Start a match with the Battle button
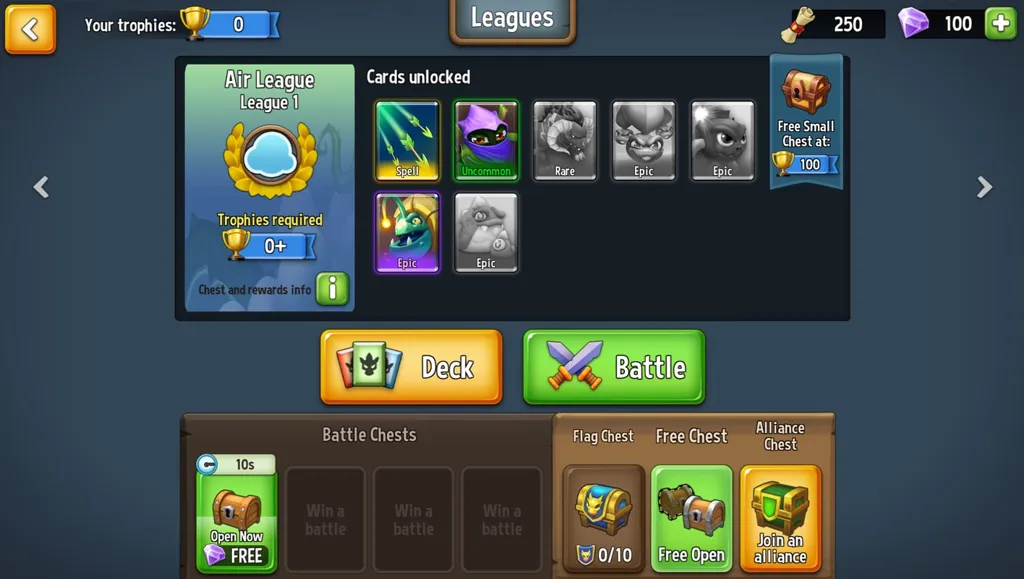 (x=614, y=367)
